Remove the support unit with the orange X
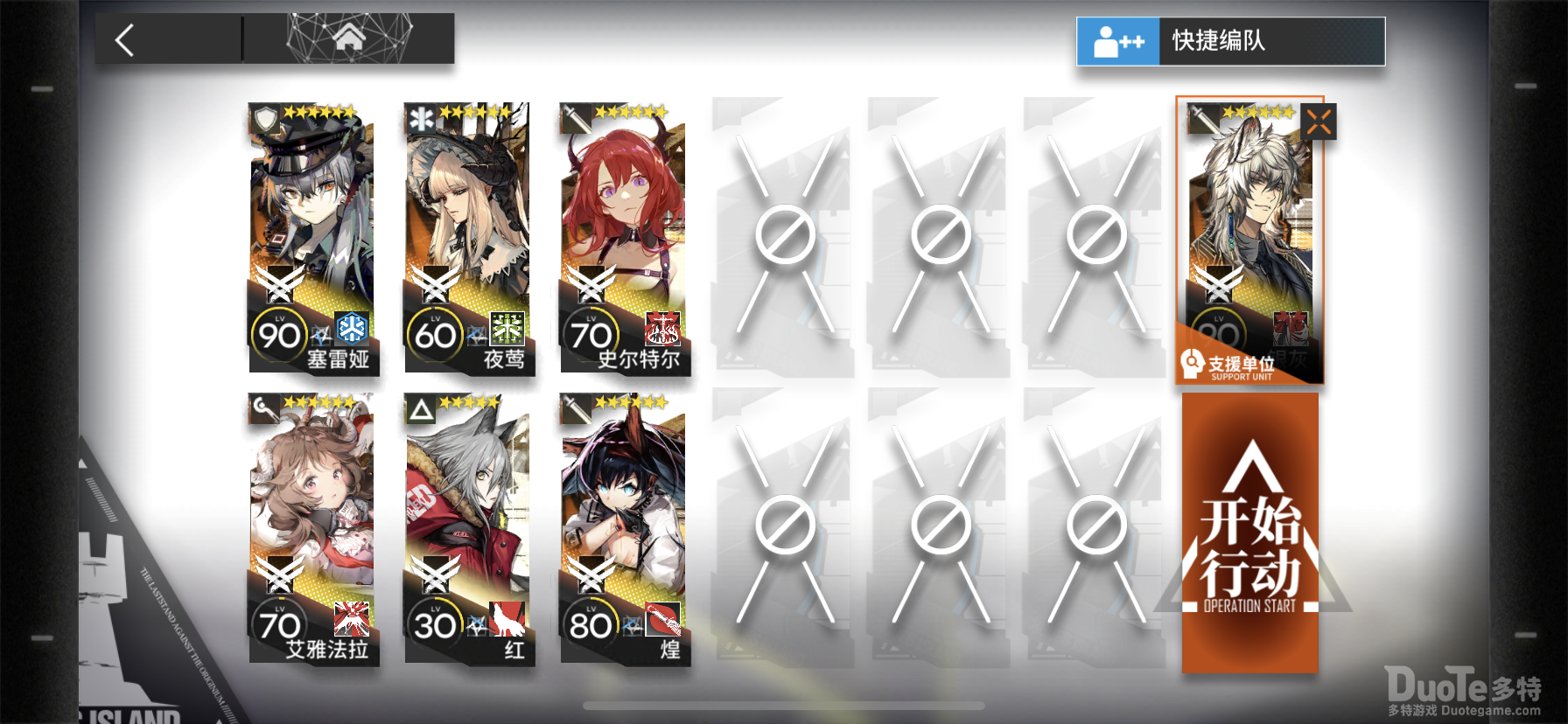Screen dimensions: 1568x724 tap(1319, 122)
